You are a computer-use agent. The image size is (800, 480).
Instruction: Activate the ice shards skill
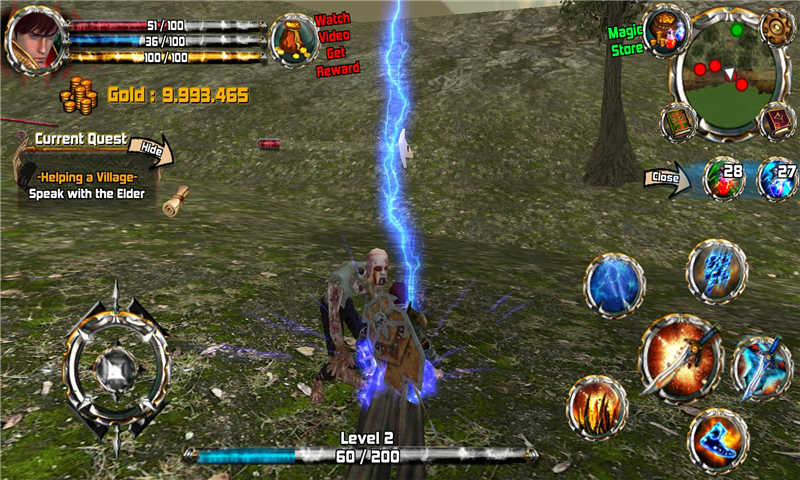click(717, 271)
